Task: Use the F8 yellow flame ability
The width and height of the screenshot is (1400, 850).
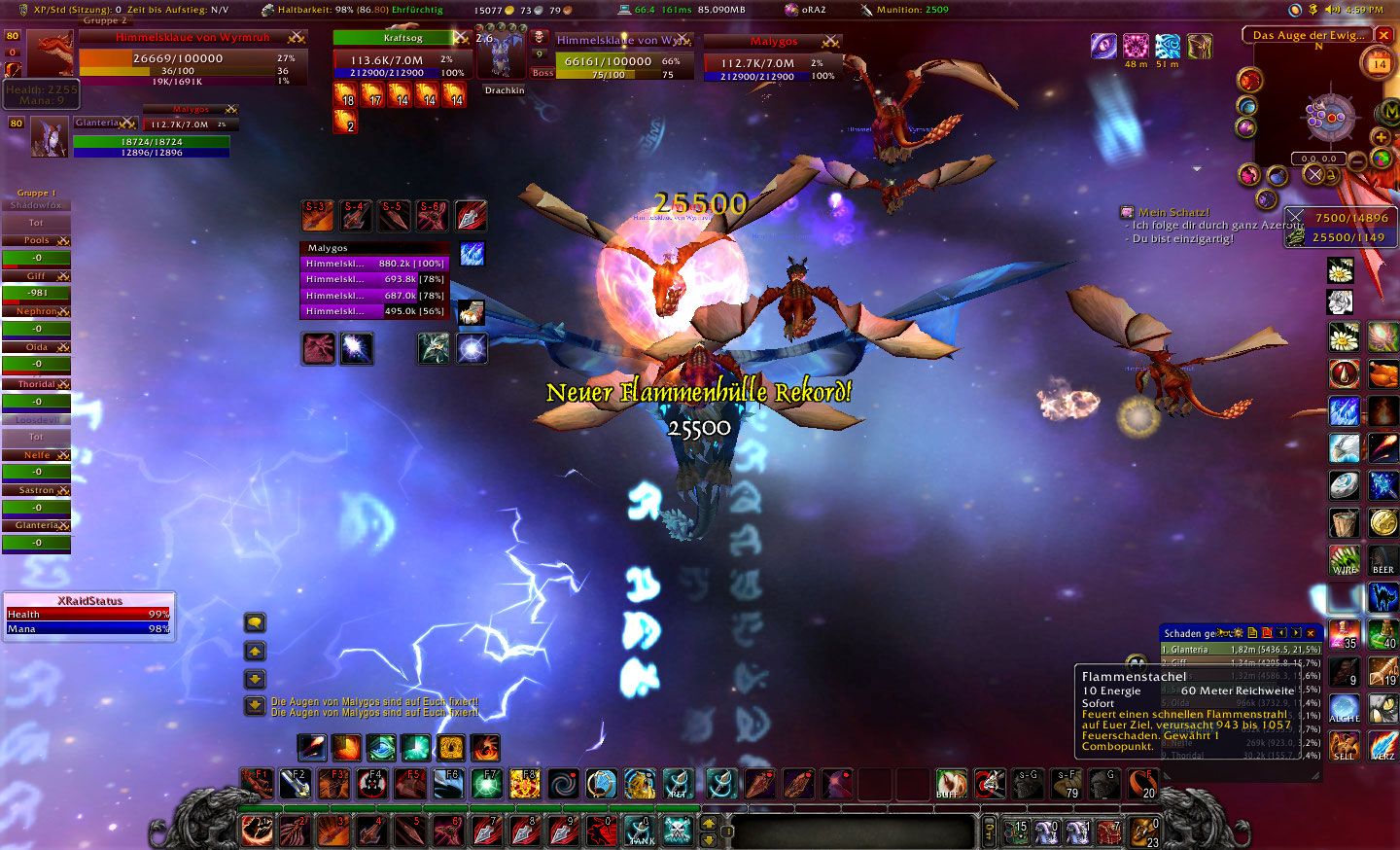Action: point(525,783)
